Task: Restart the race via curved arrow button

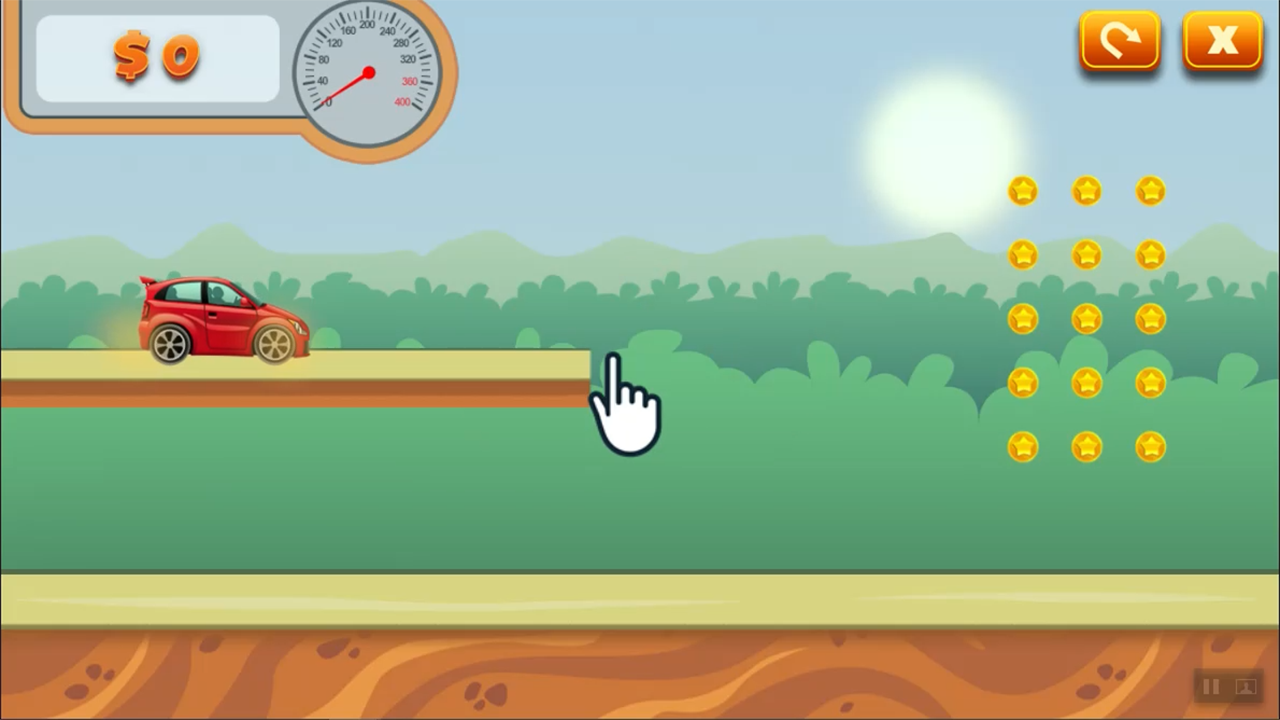Action: (1120, 40)
